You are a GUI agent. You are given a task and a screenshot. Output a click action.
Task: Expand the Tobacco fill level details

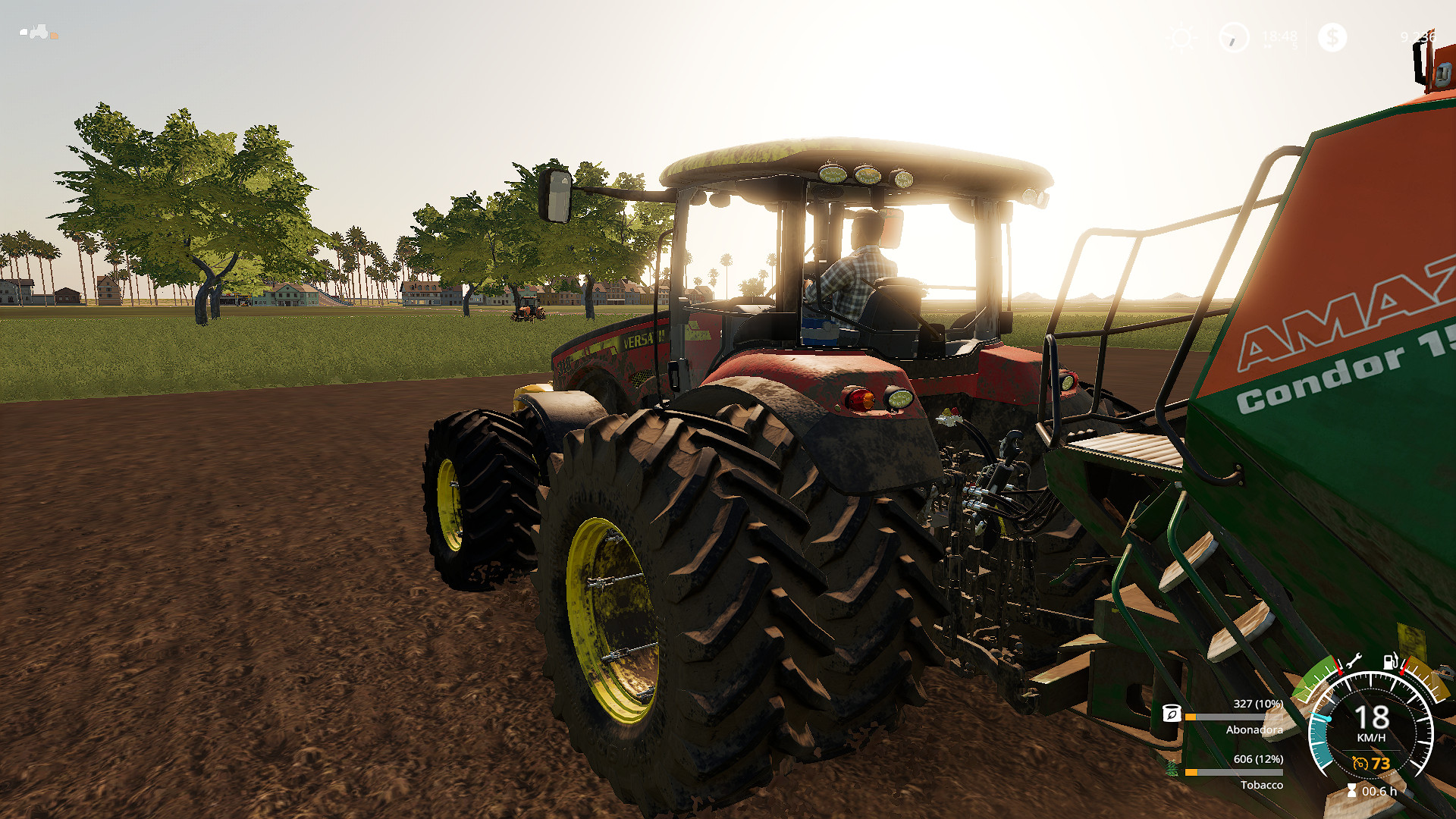(x=1234, y=772)
